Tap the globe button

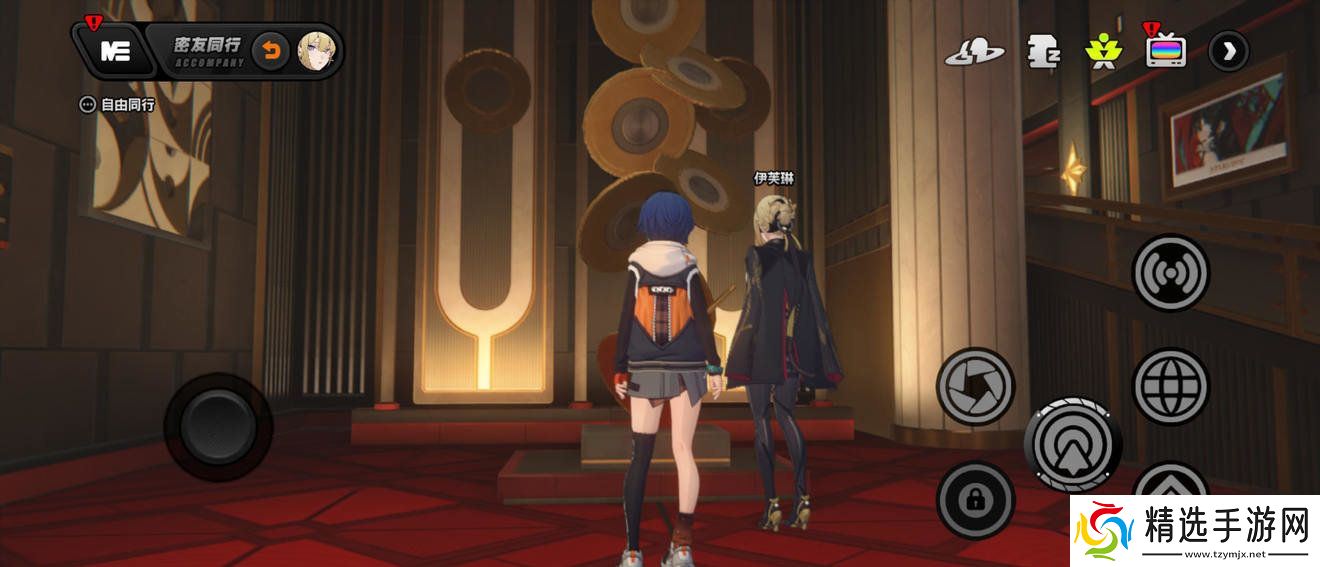[1170, 385]
